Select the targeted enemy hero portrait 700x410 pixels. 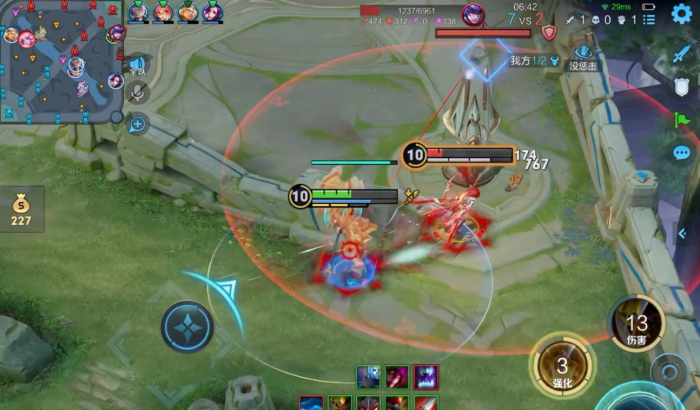tap(473, 14)
